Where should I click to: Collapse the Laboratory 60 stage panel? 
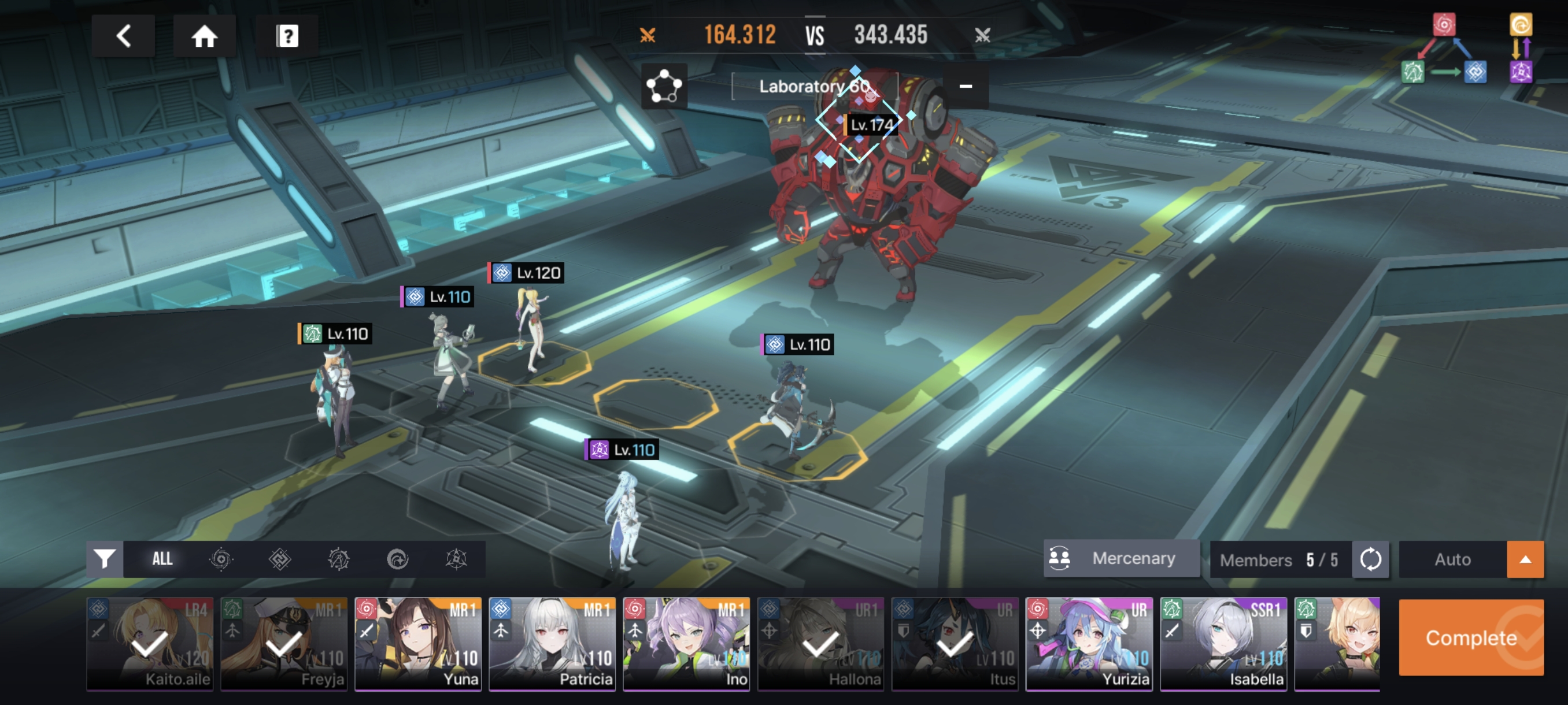coord(966,86)
